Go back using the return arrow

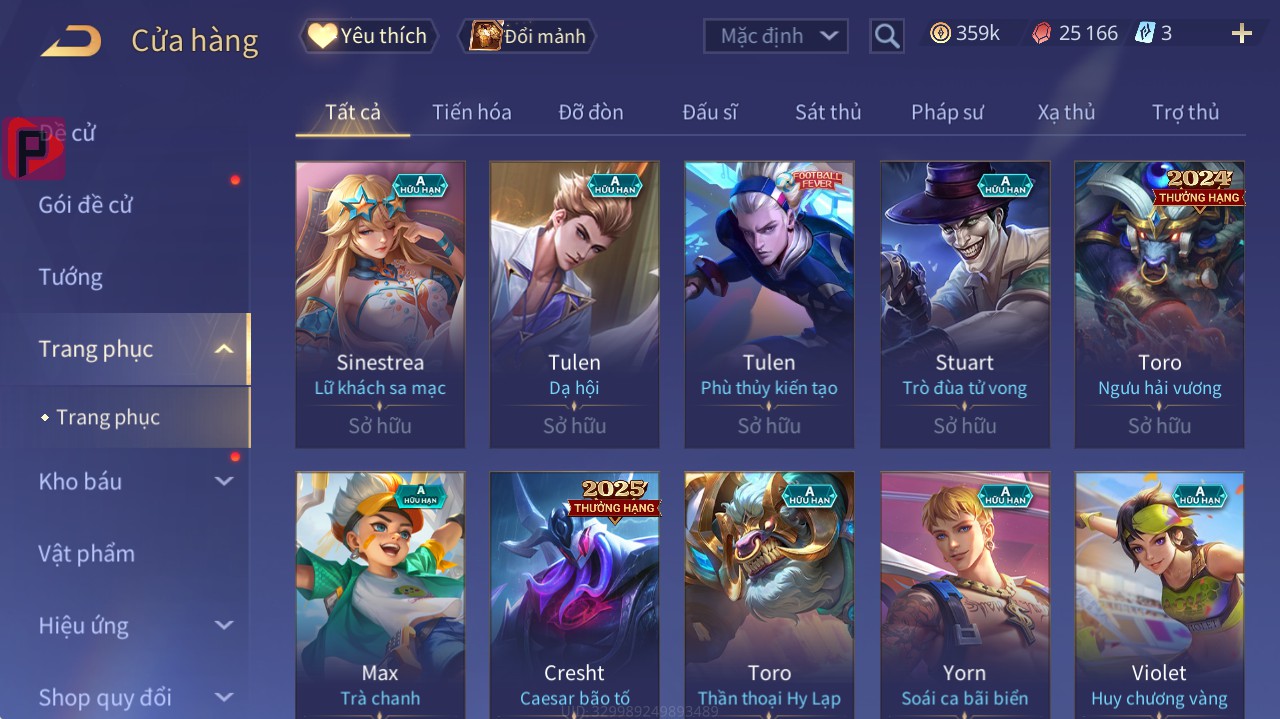(72, 41)
